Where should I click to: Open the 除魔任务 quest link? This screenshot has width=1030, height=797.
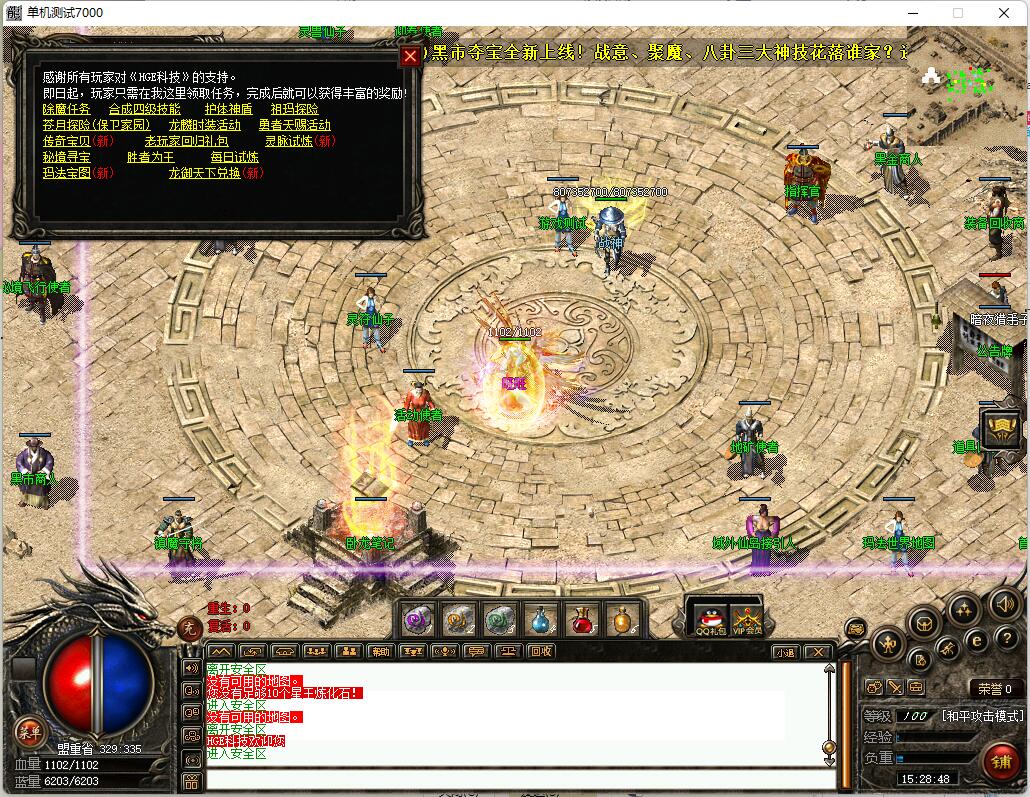pyautogui.click(x=66, y=109)
